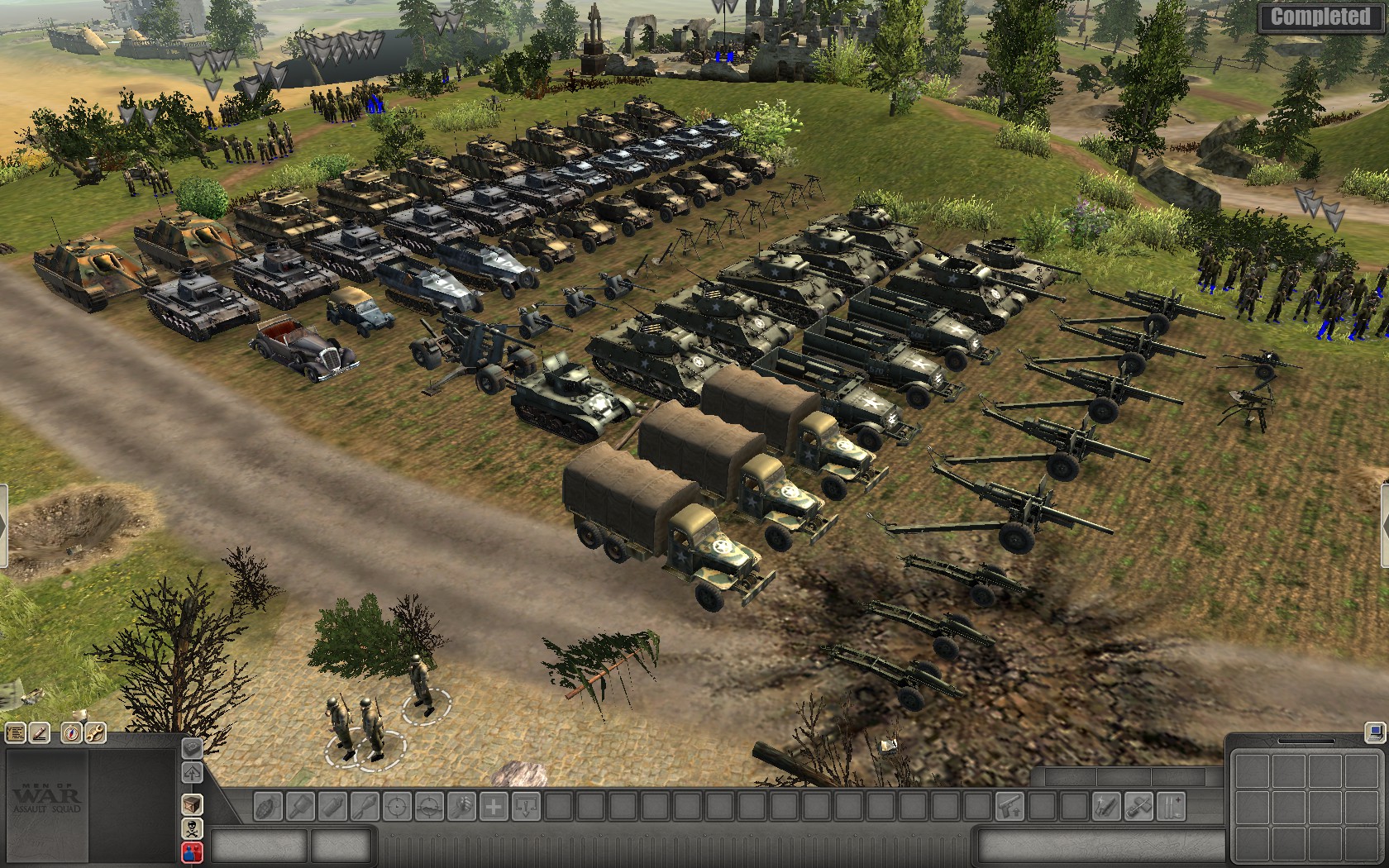Image resolution: width=1389 pixels, height=868 pixels.
Task: Activate the crosshair attack command
Action: pyautogui.click(x=397, y=806)
